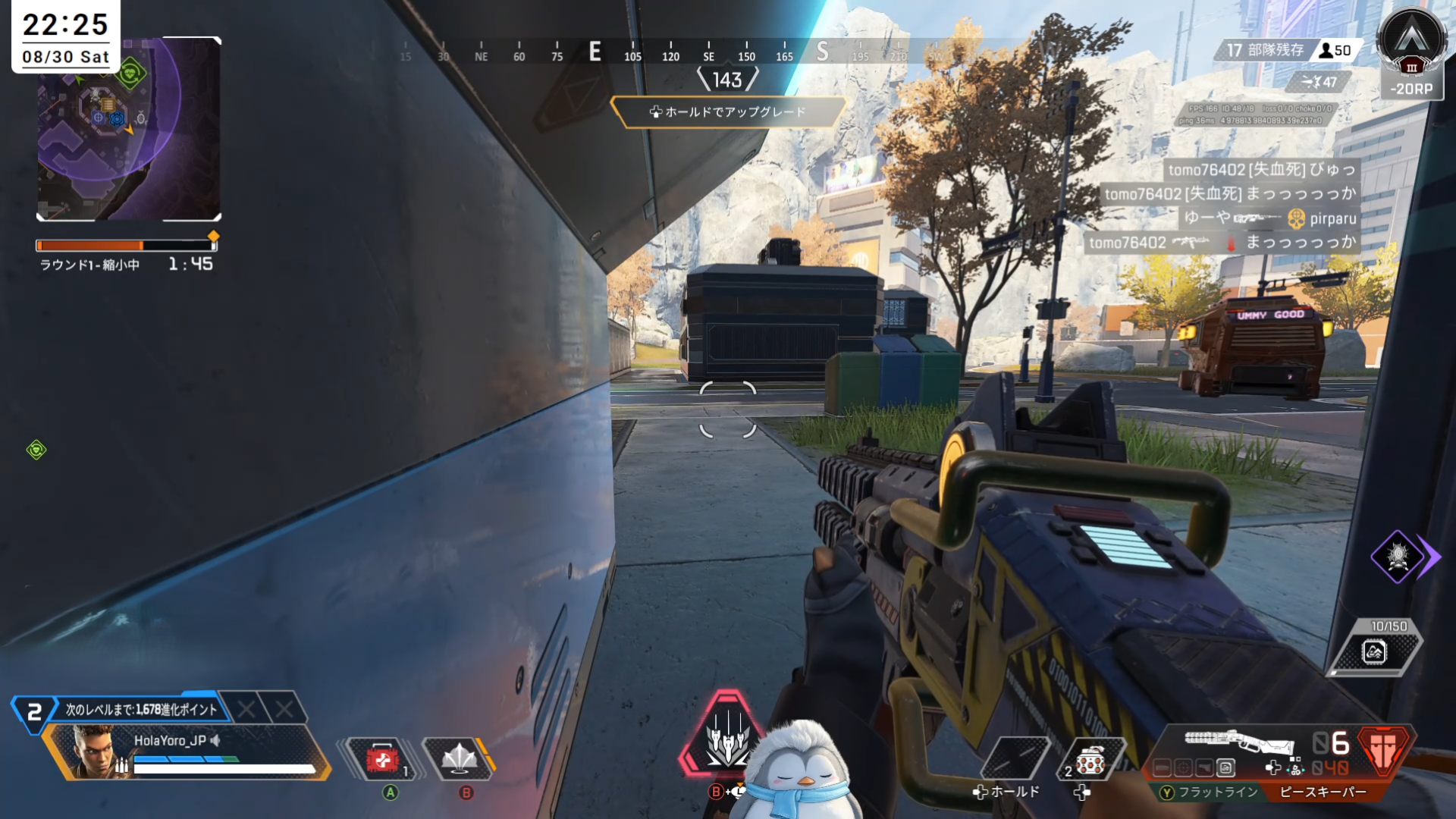
Task: Open the rank badge showing -20RP
Action: tap(1410, 55)
